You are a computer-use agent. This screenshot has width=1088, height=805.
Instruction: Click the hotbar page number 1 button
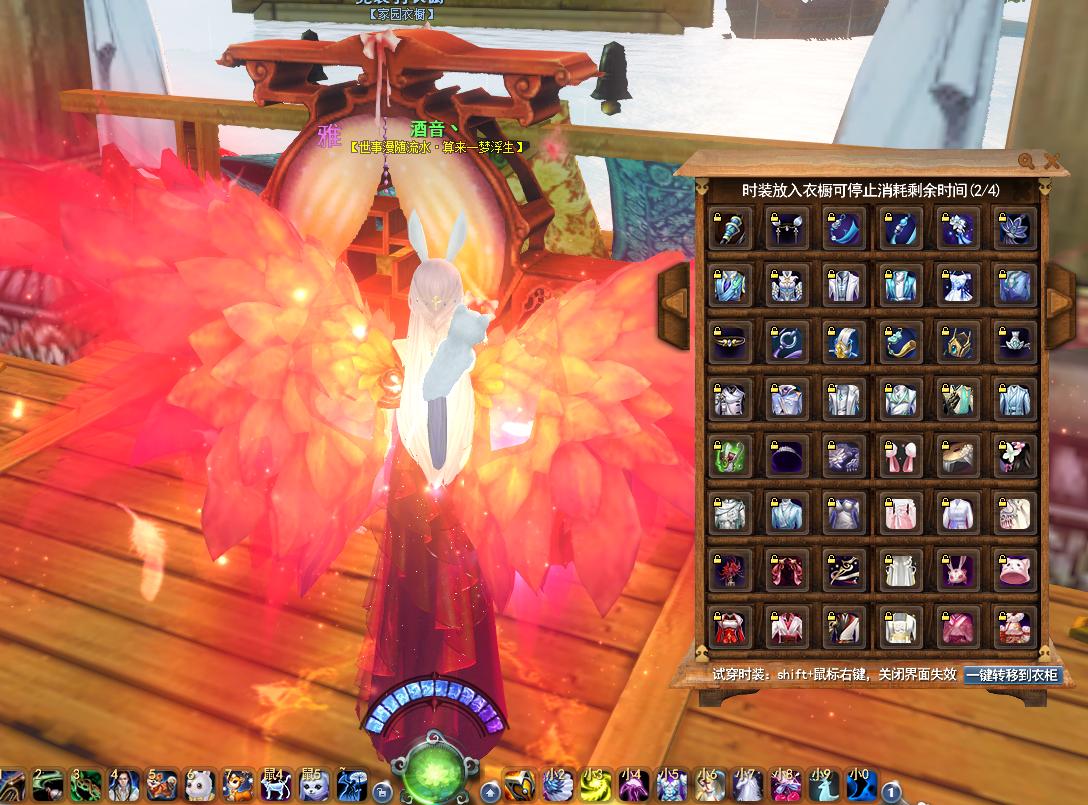pyautogui.click(x=891, y=793)
